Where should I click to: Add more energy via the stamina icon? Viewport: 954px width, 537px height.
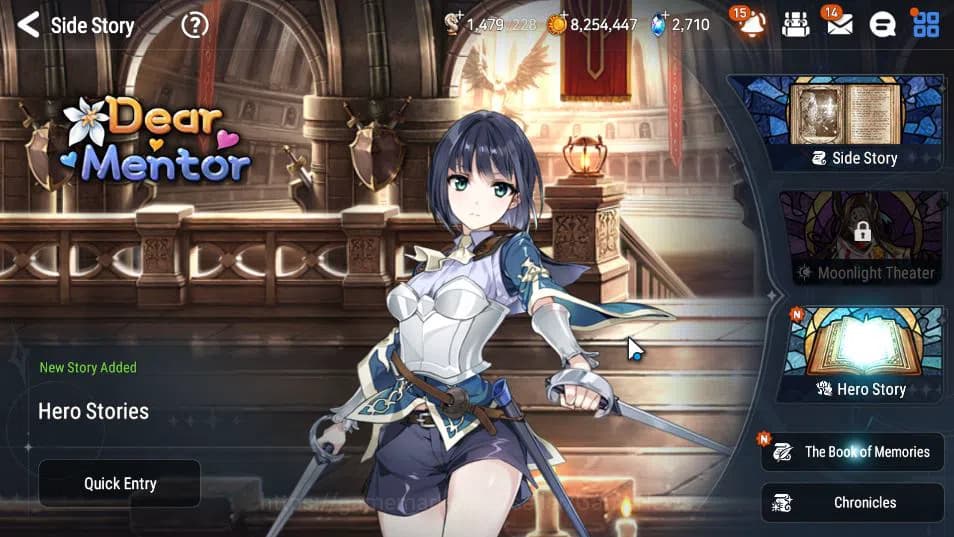pyautogui.click(x=455, y=24)
